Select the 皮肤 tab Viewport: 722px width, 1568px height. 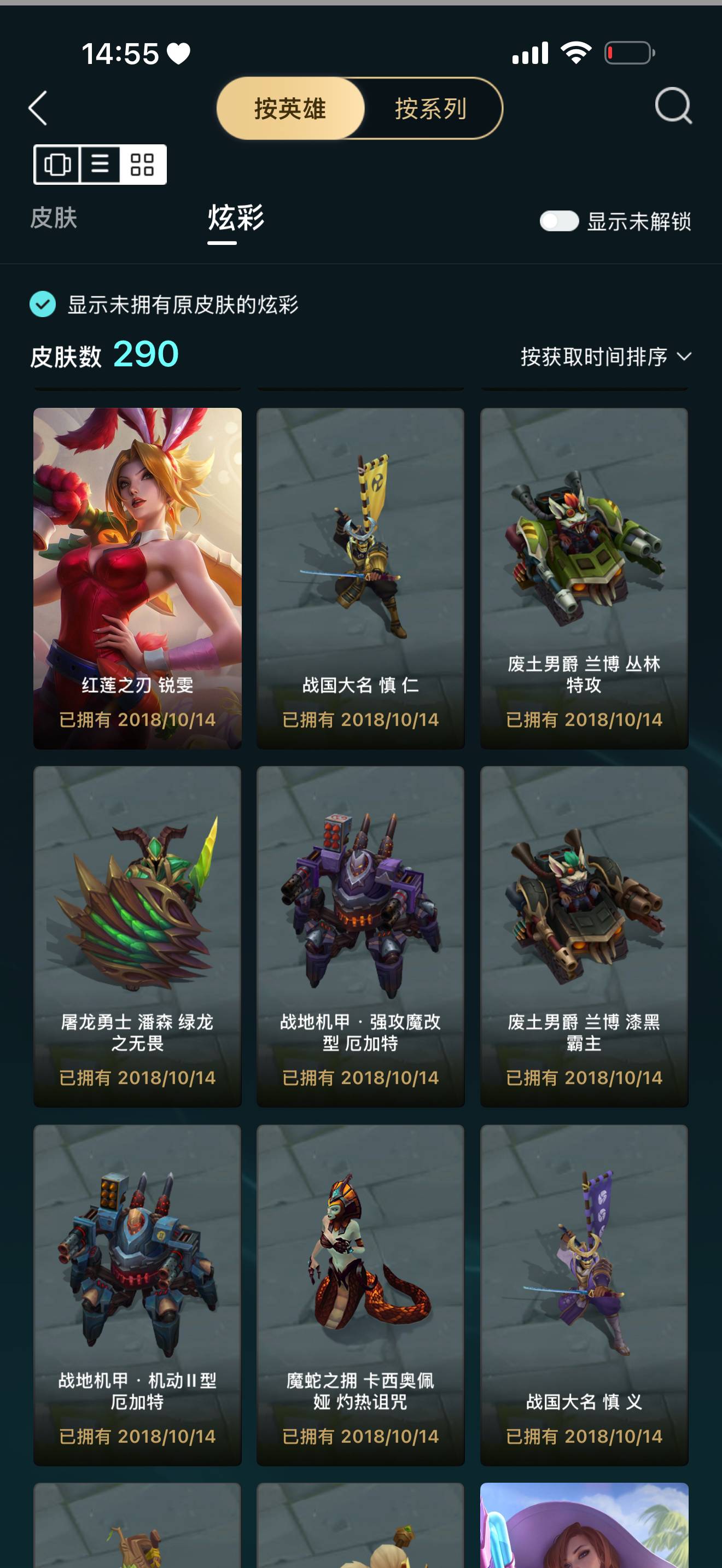[54, 220]
